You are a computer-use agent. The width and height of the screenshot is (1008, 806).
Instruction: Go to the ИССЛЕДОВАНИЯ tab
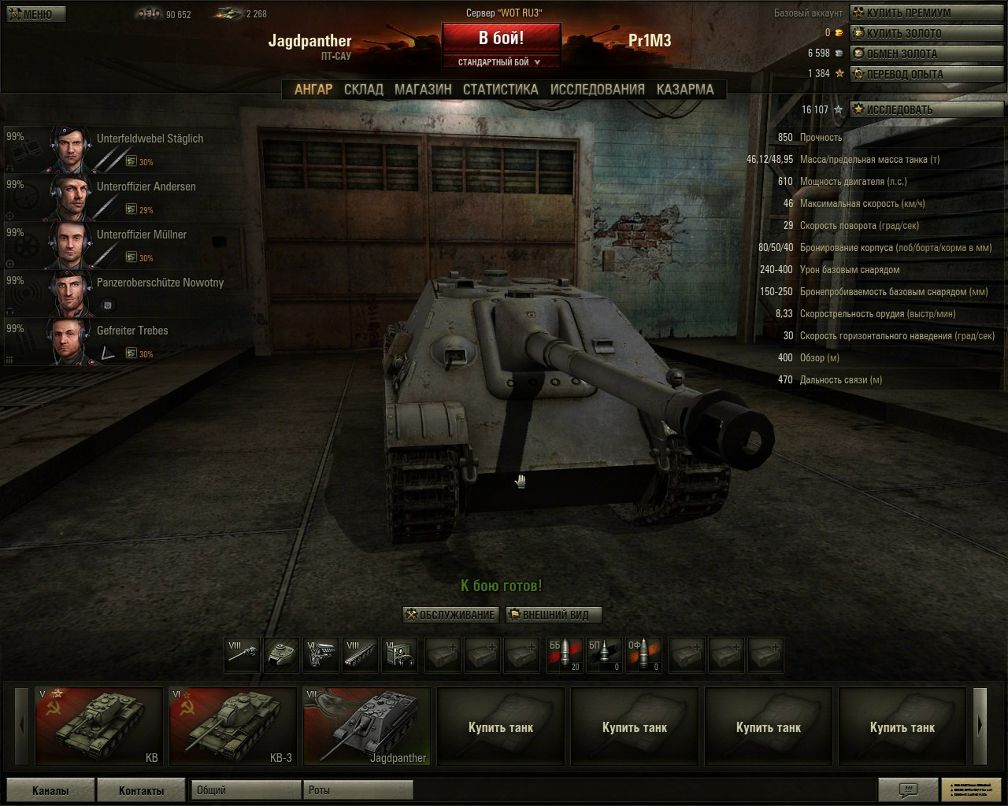pos(597,89)
